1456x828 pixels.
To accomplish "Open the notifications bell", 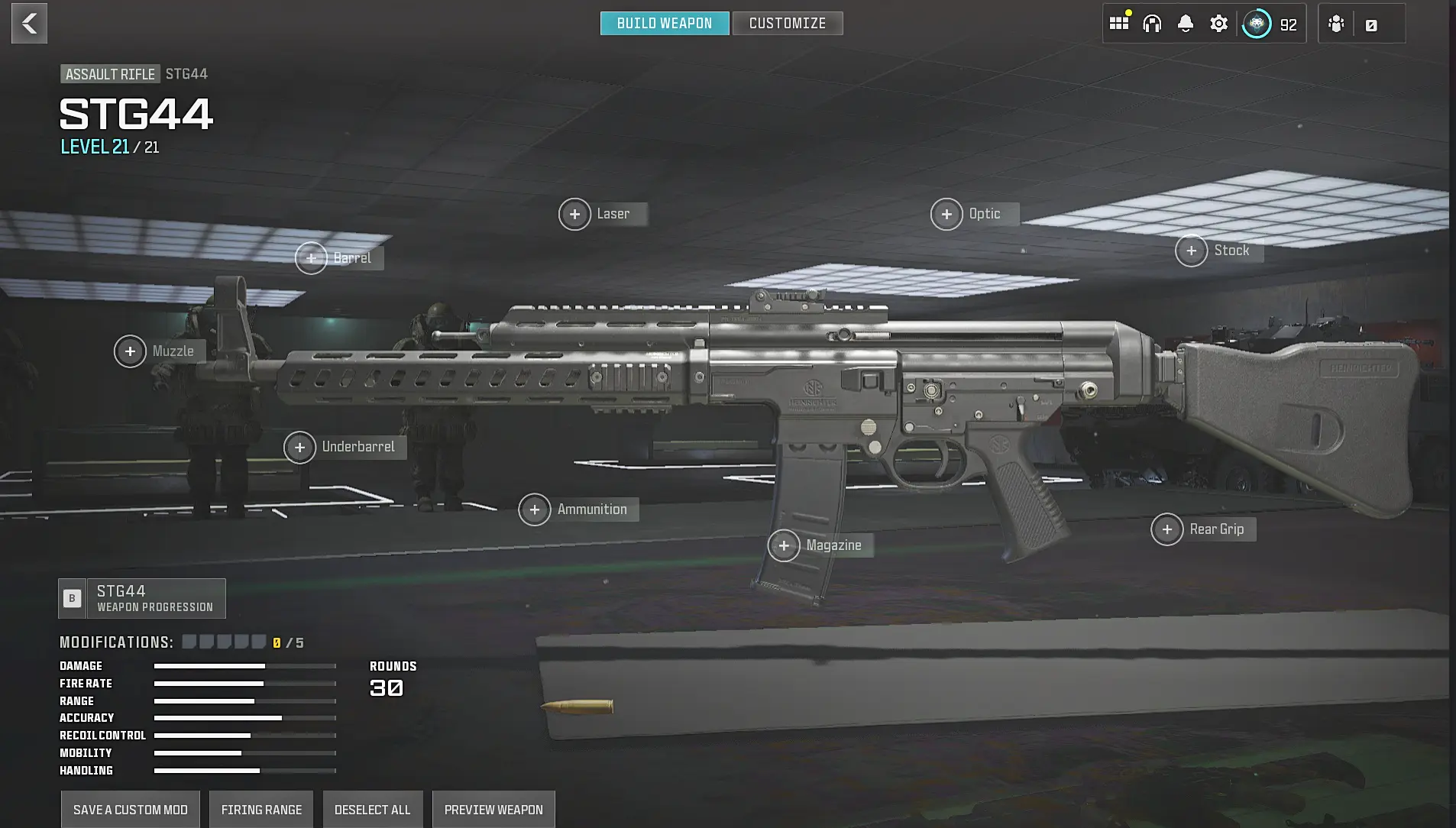I will click(x=1185, y=23).
